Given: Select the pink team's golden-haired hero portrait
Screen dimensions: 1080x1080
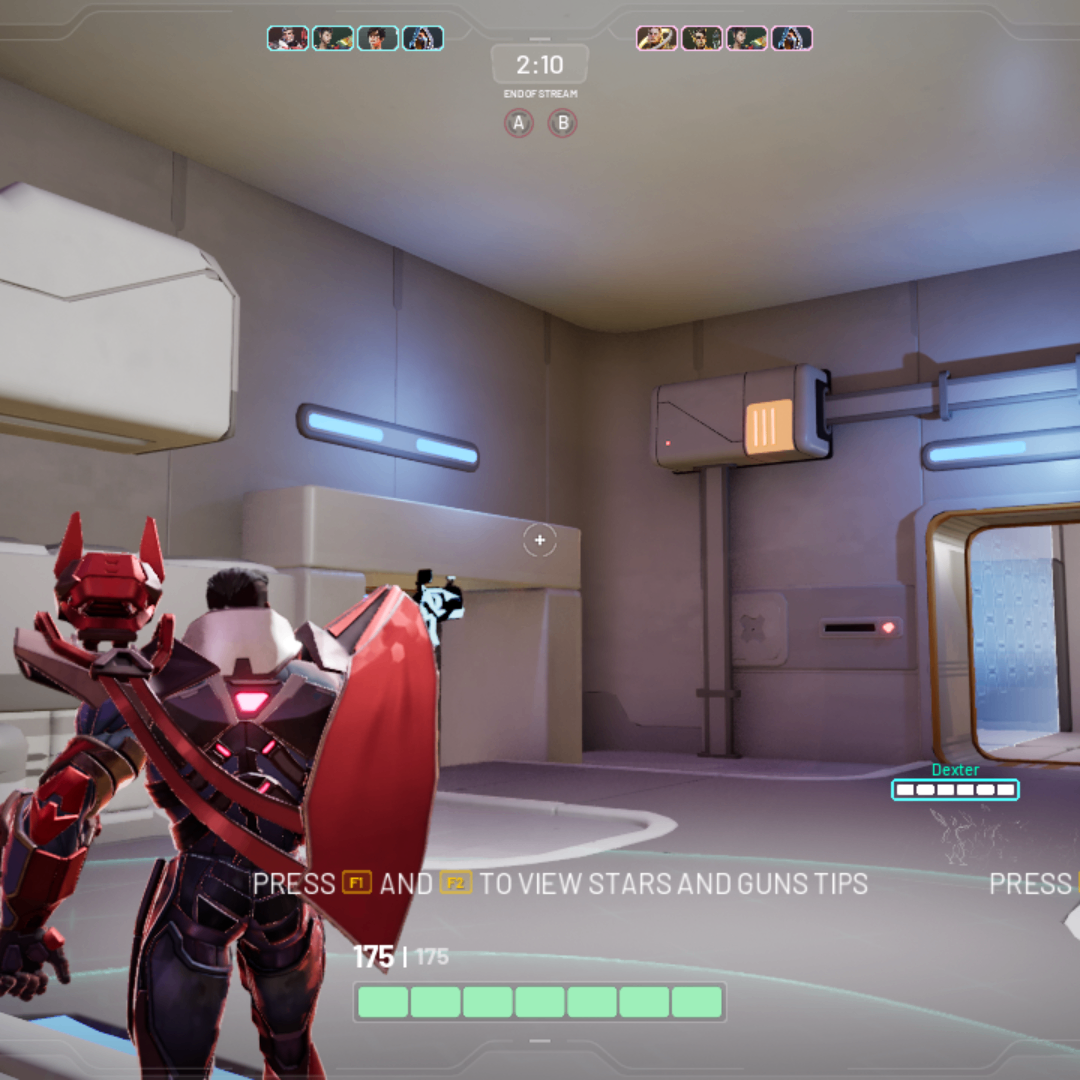Looking at the screenshot, I should (x=657, y=38).
